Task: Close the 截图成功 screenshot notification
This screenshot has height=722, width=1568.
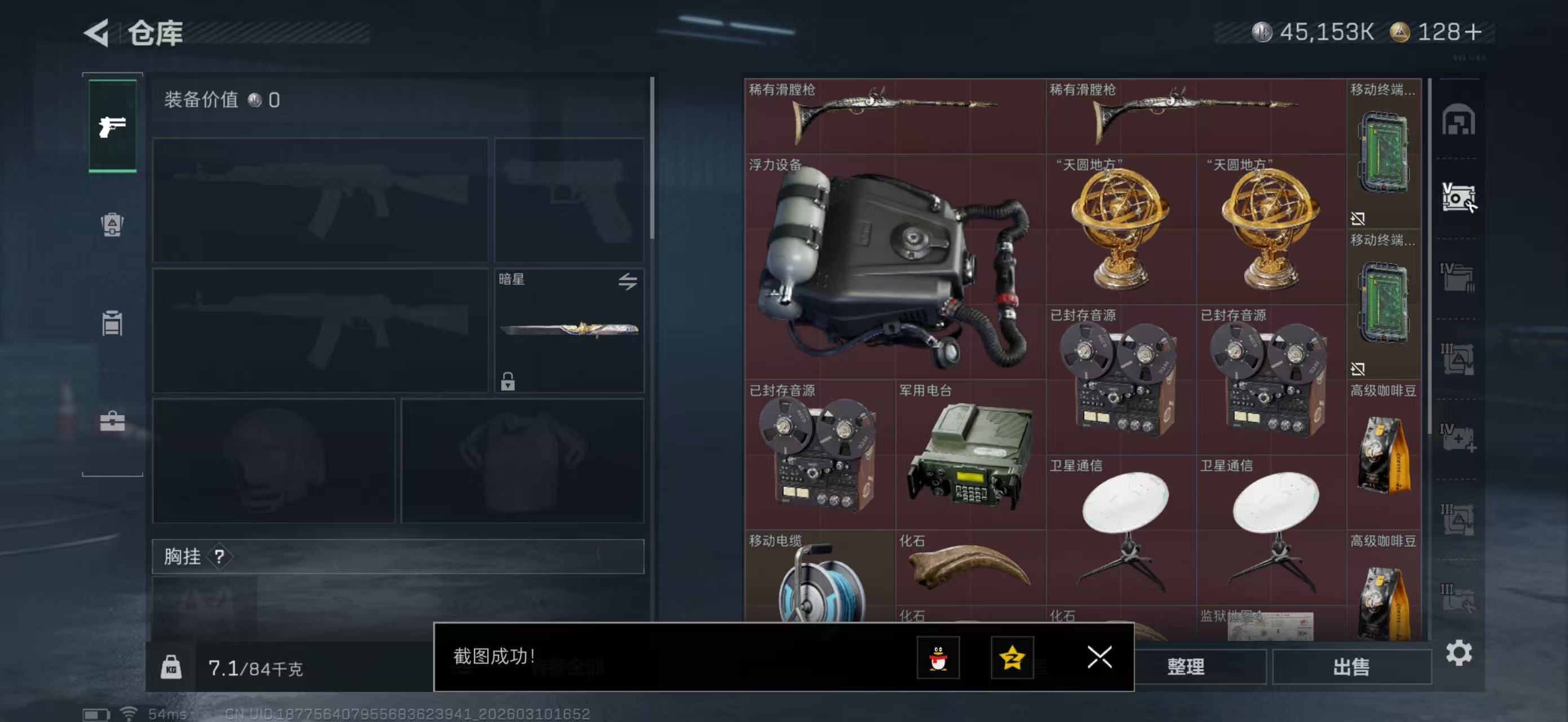Action: tap(1099, 657)
